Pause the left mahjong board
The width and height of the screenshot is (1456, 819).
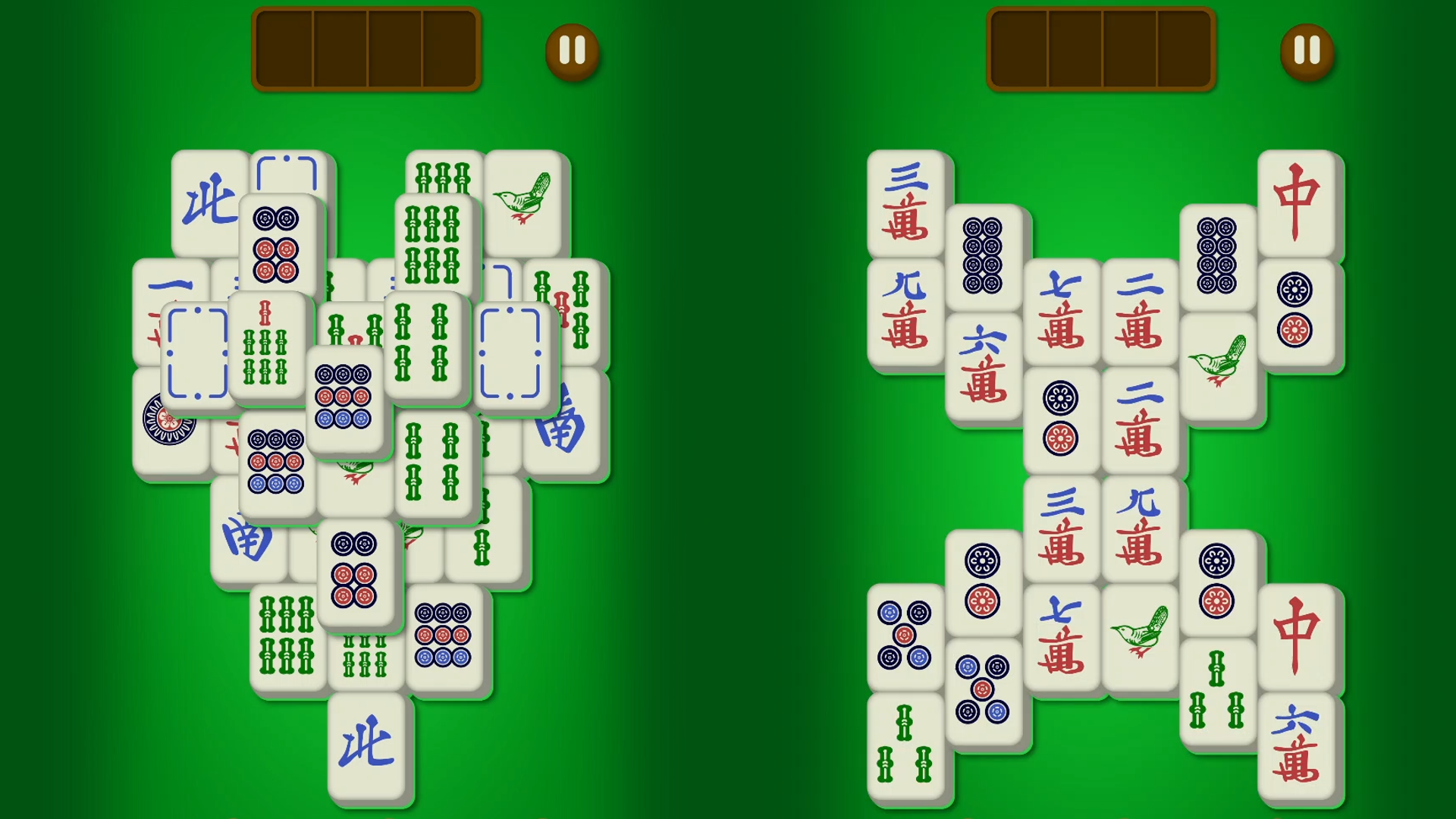(x=573, y=52)
